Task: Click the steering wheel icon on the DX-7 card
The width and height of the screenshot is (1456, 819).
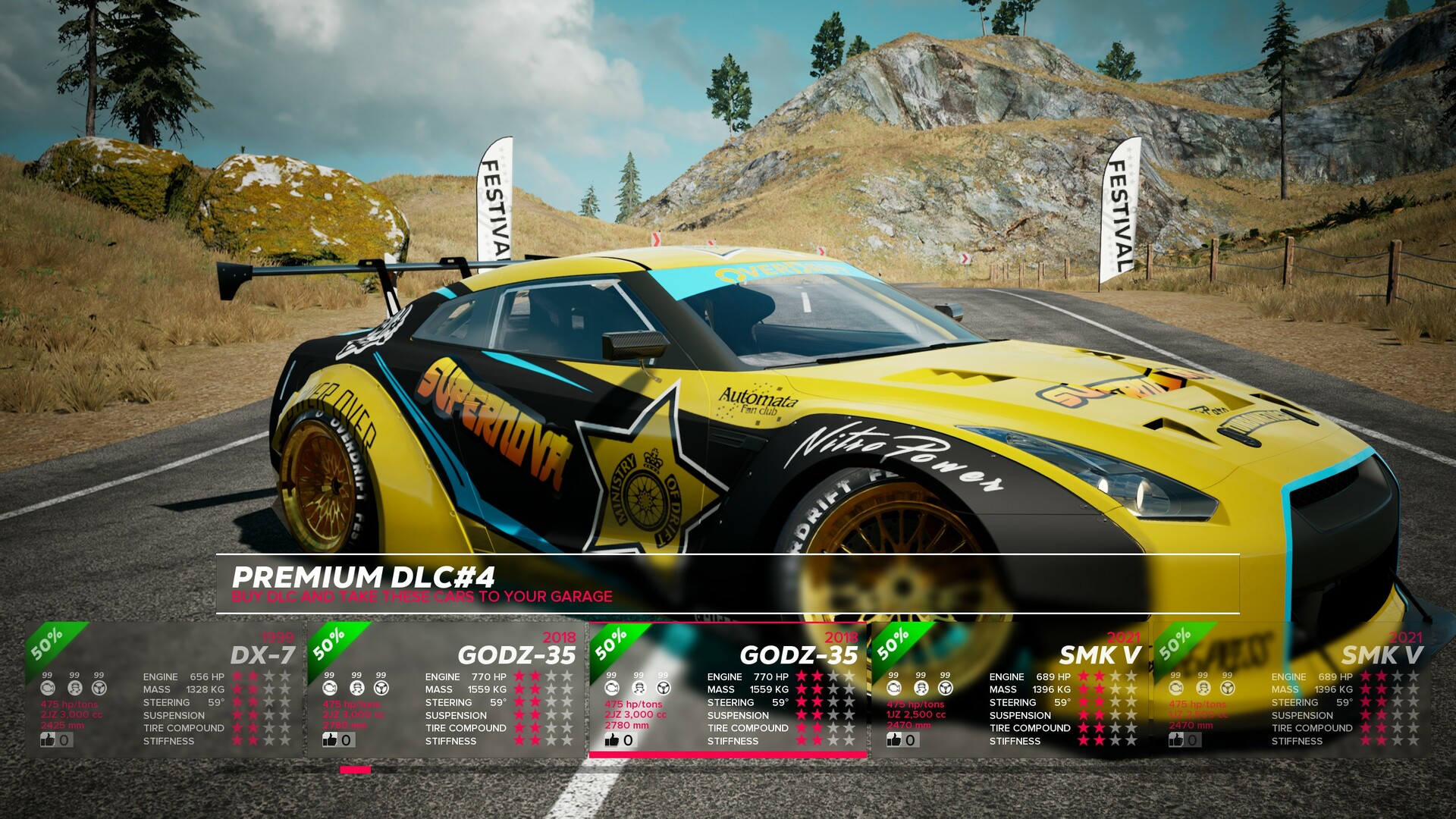Action: (99, 687)
